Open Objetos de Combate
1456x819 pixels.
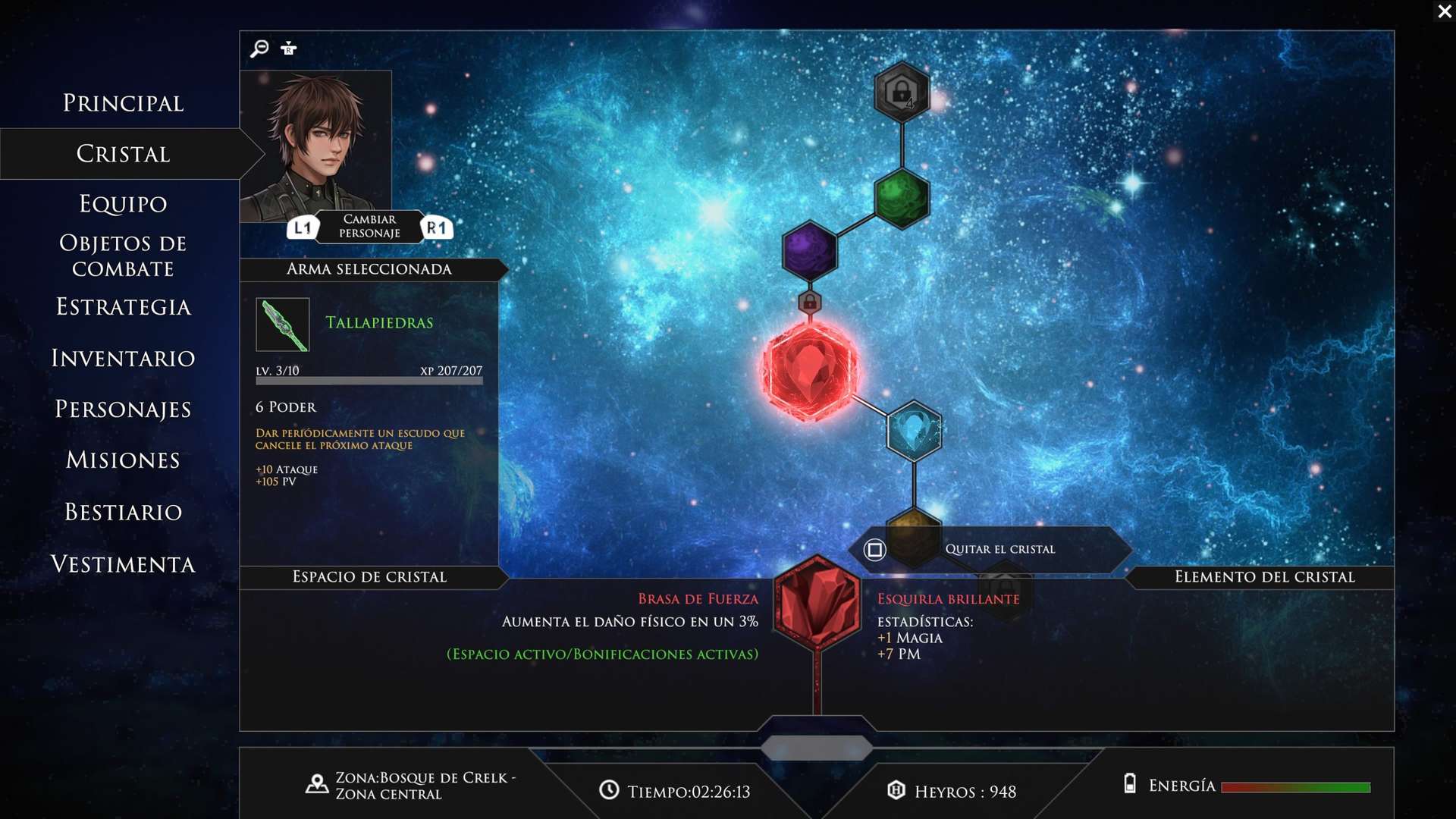[123, 256]
